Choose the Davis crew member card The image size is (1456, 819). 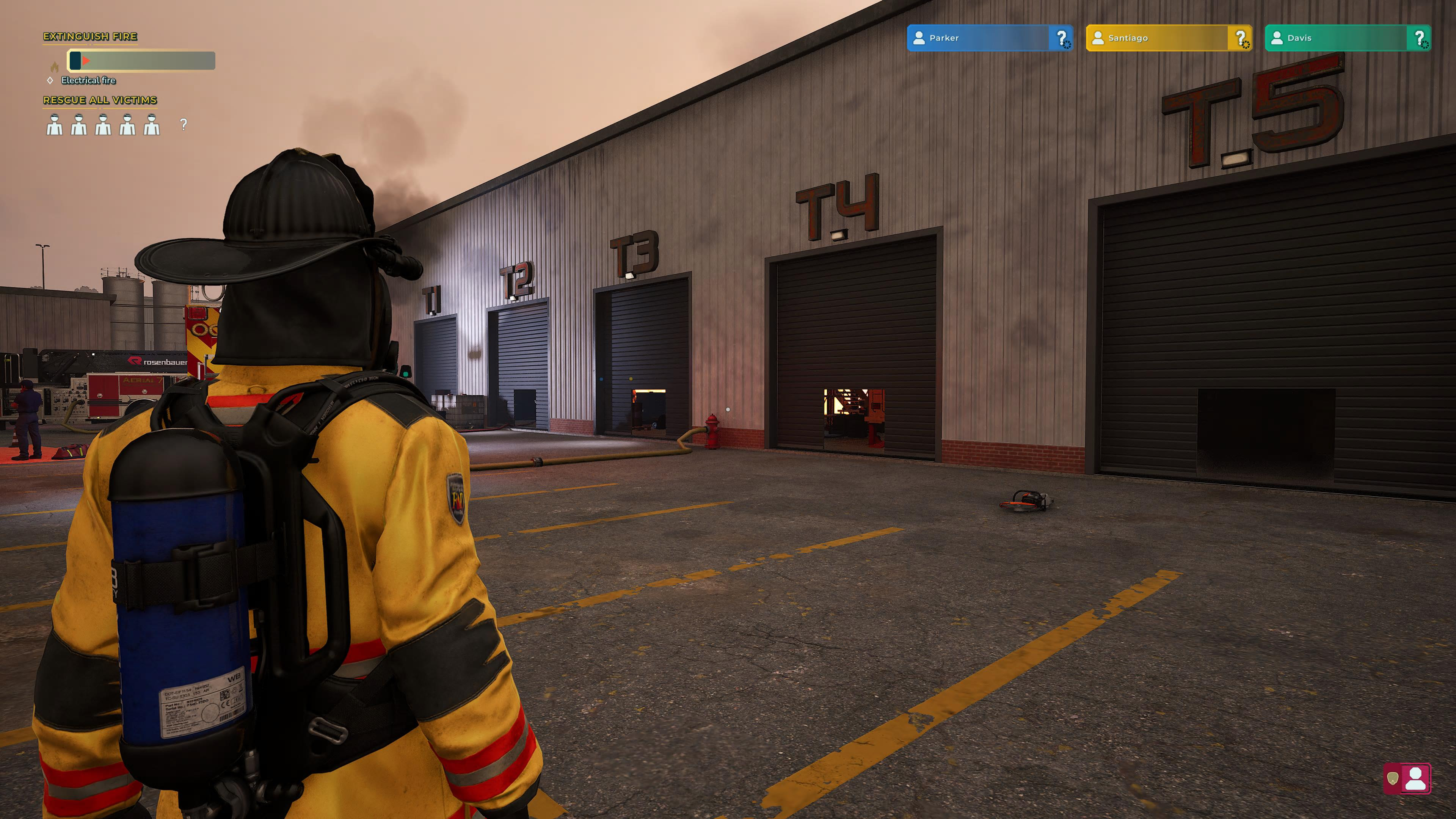click(1347, 38)
